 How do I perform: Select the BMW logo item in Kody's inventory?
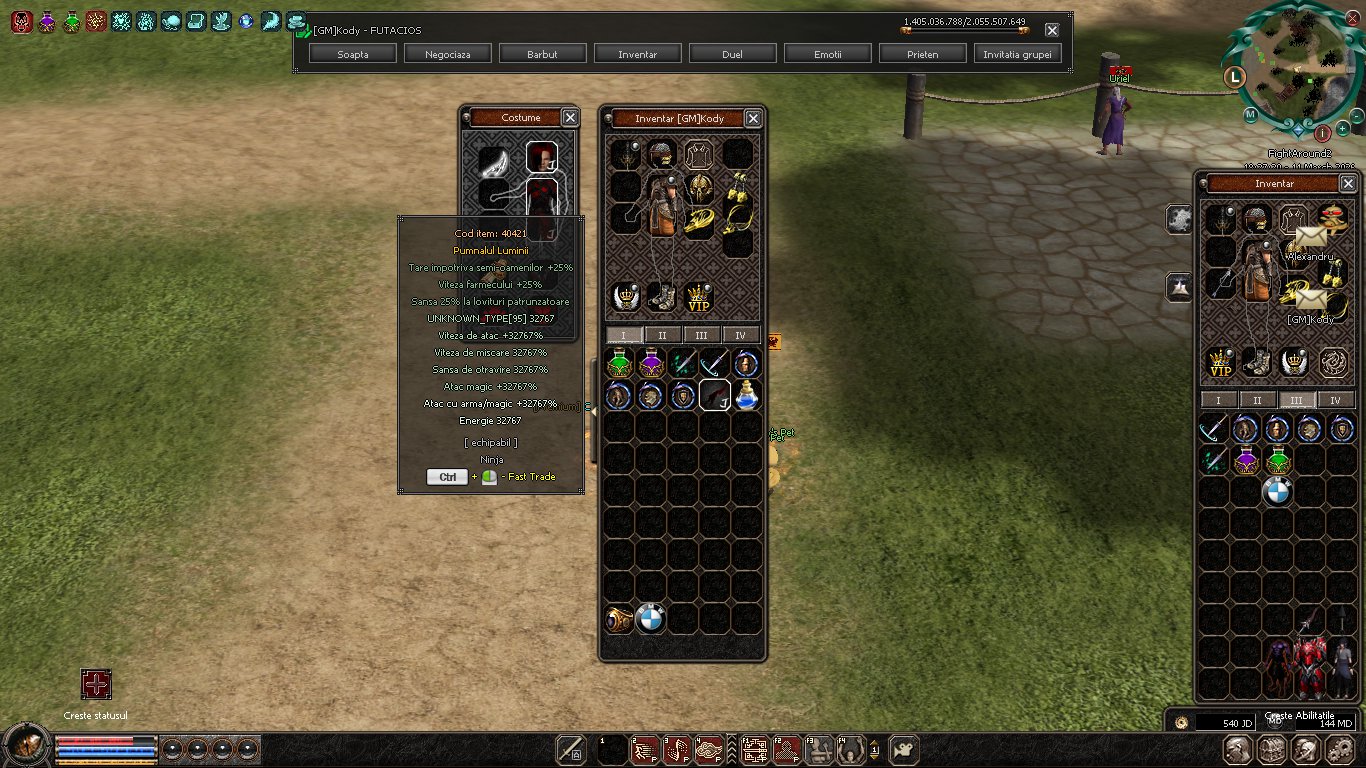[x=650, y=619]
